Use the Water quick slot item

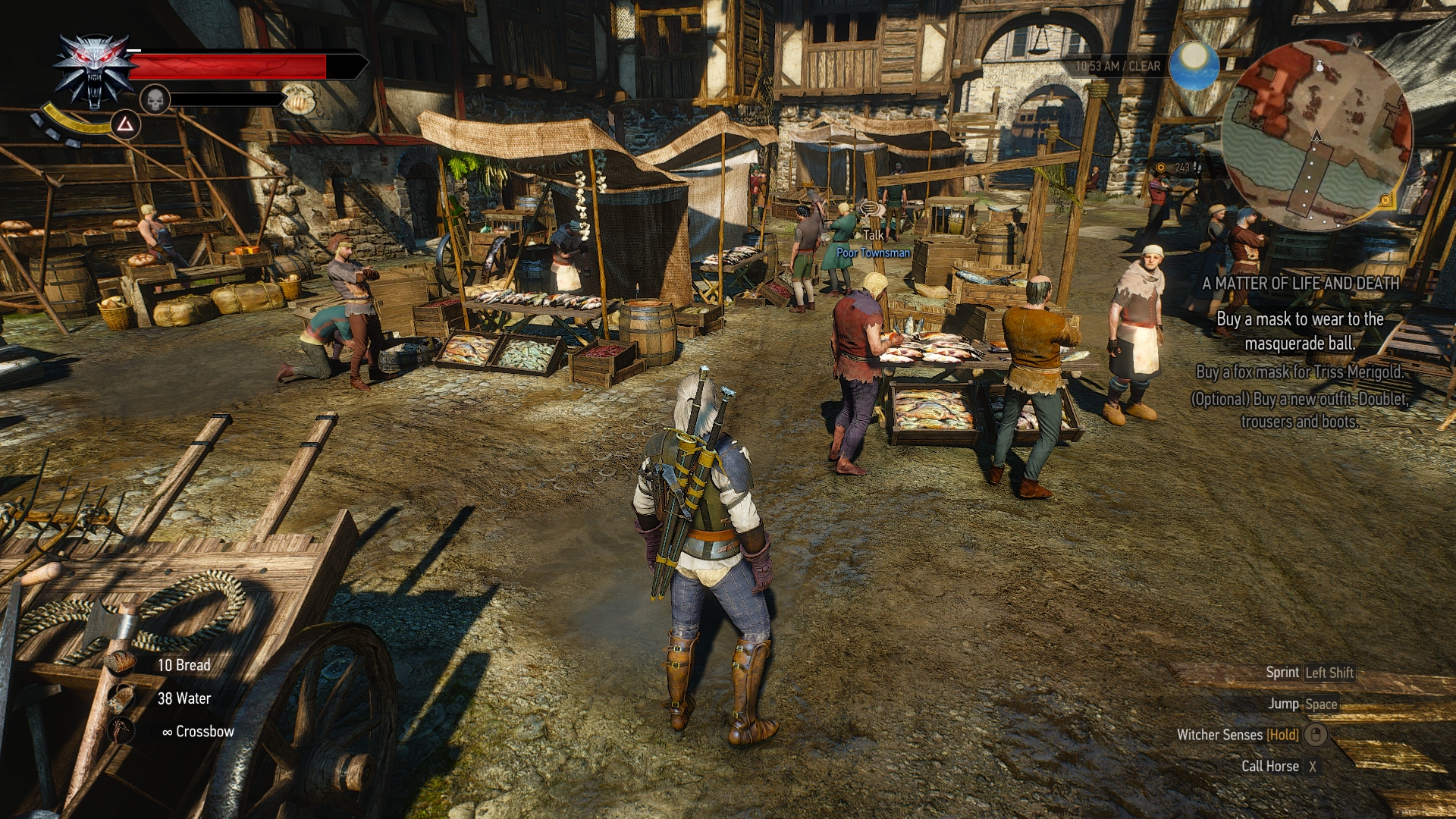tap(121, 698)
